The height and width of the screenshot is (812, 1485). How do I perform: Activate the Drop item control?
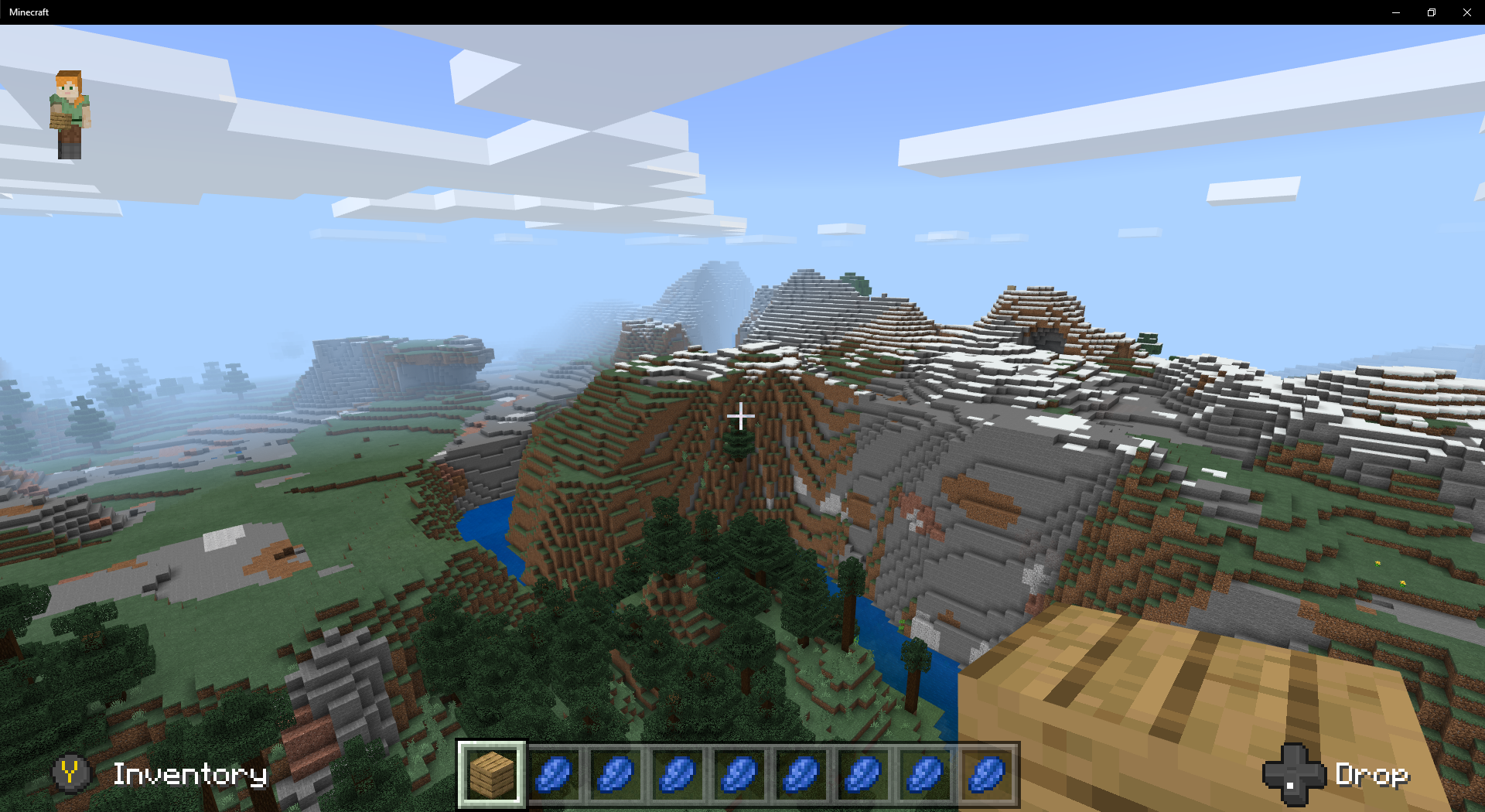click(x=1373, y=774)
